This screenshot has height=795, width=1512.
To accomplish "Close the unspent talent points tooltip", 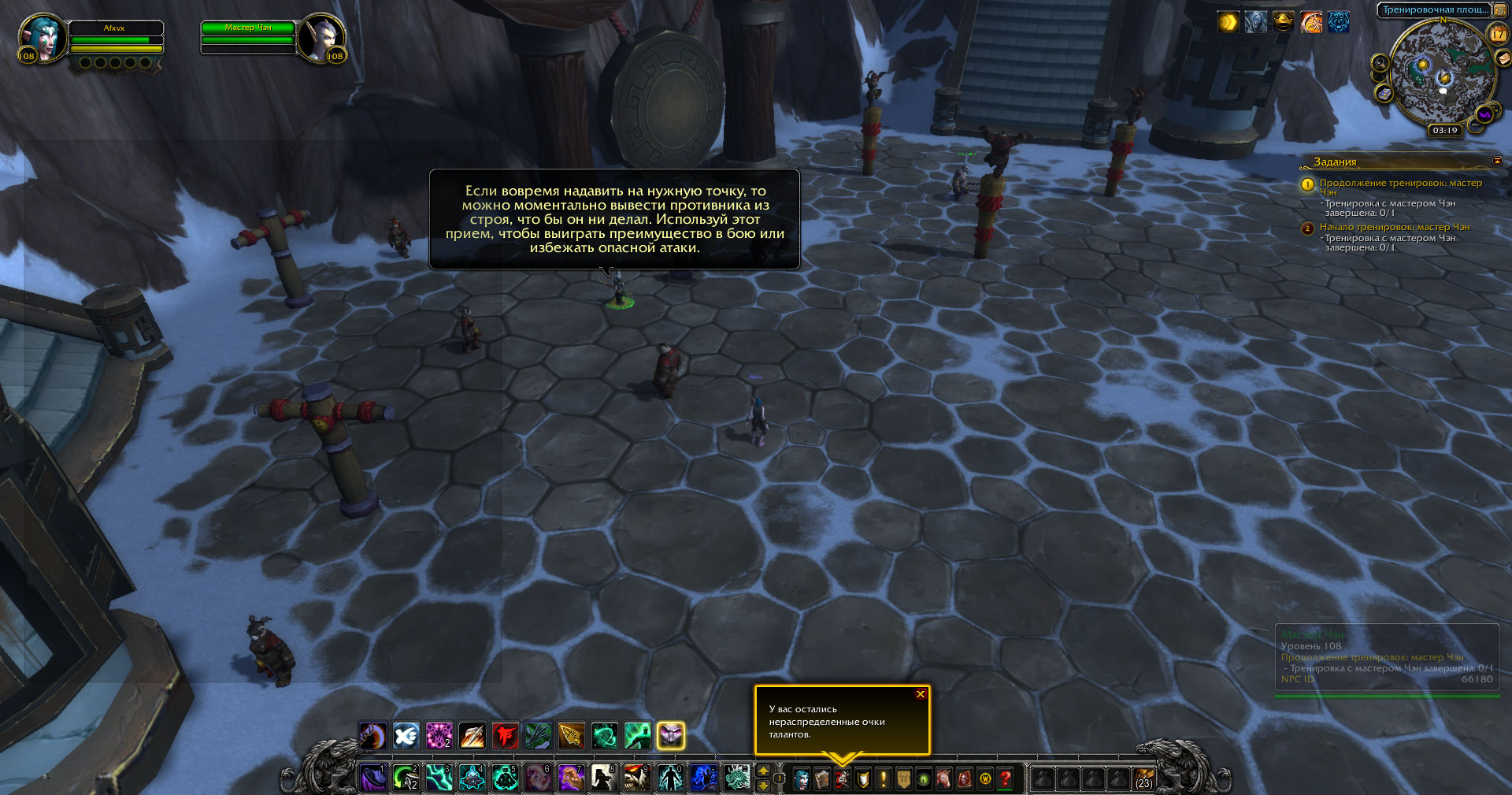I will pos(920,694).
